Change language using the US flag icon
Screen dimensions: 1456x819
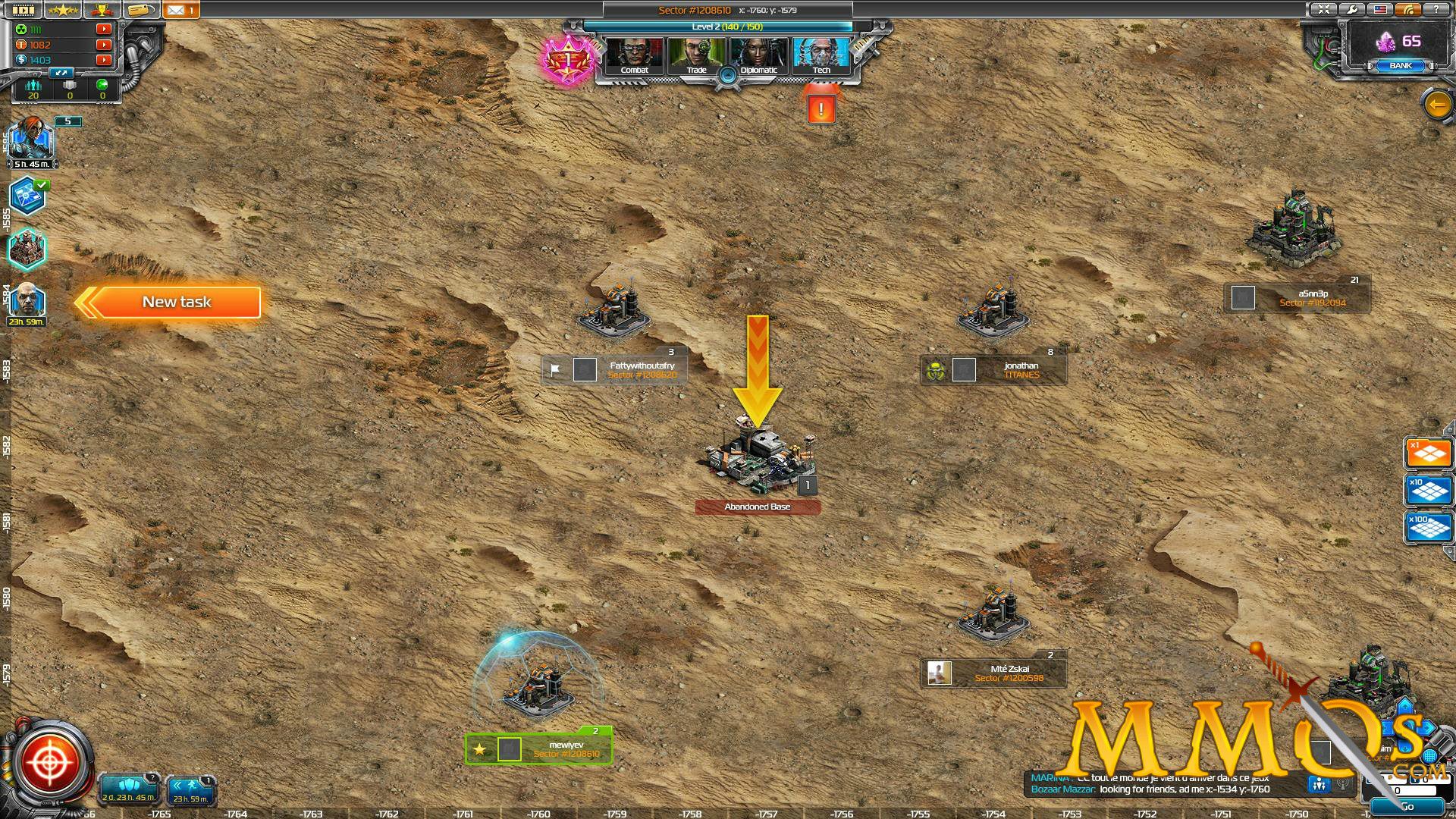1382,10
